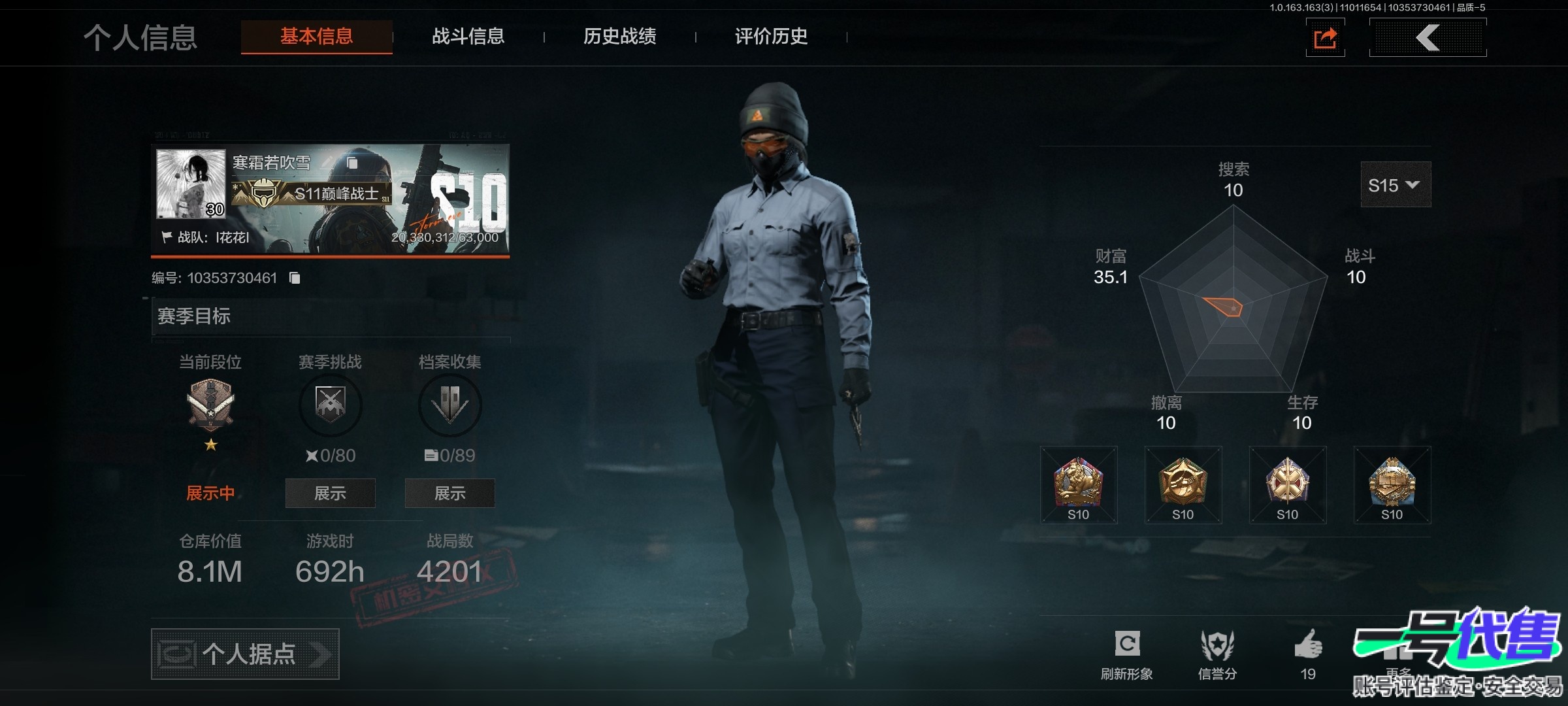Viewport: 1568px width, 706px height.
Task: Copy the player ID number 10353730461
Action: 295,278
